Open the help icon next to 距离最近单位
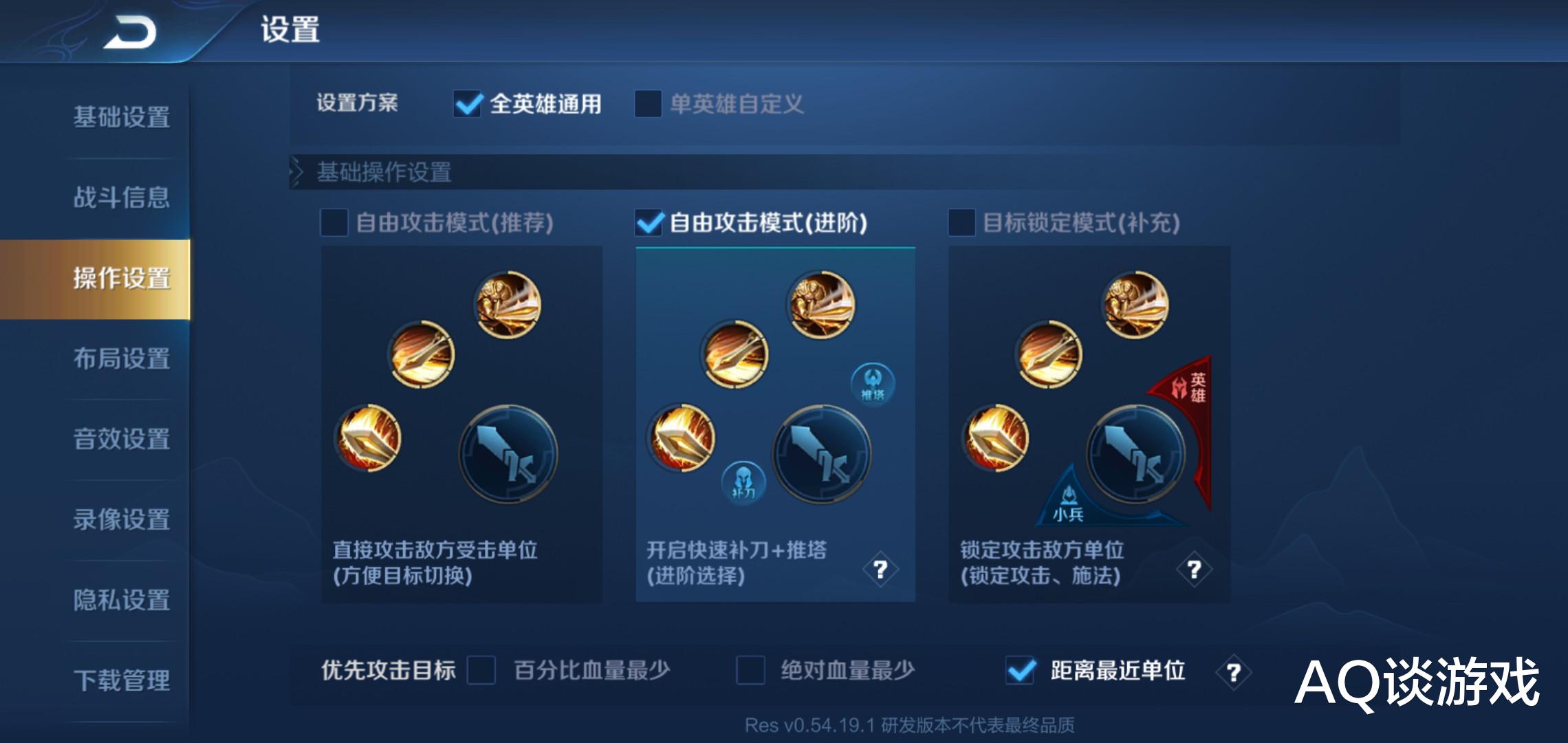 tap(1234, 671)
